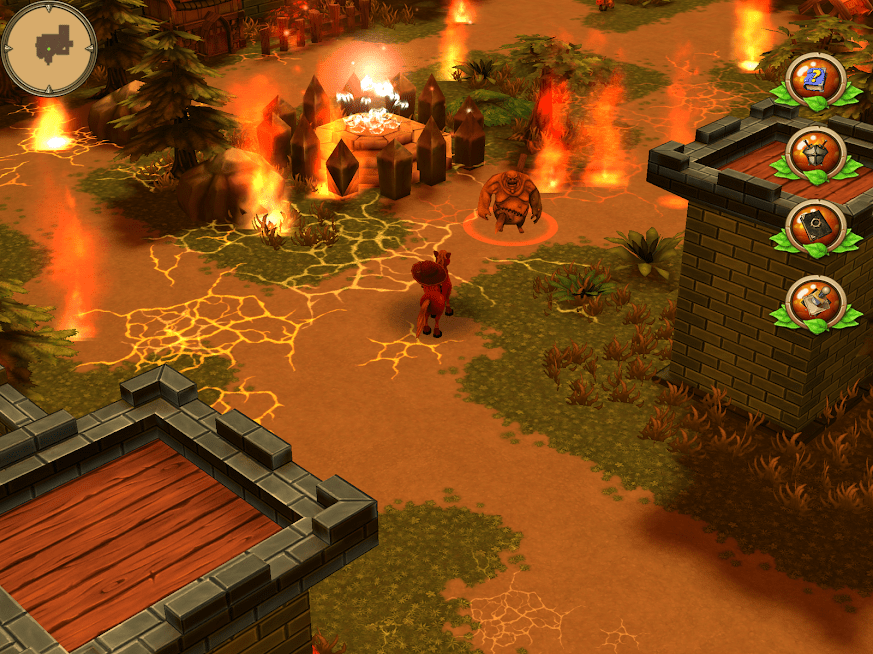The width and height of the screenshot is (873, 654).
Task: Open the question mark help book
Action: (x=816, y=78)
